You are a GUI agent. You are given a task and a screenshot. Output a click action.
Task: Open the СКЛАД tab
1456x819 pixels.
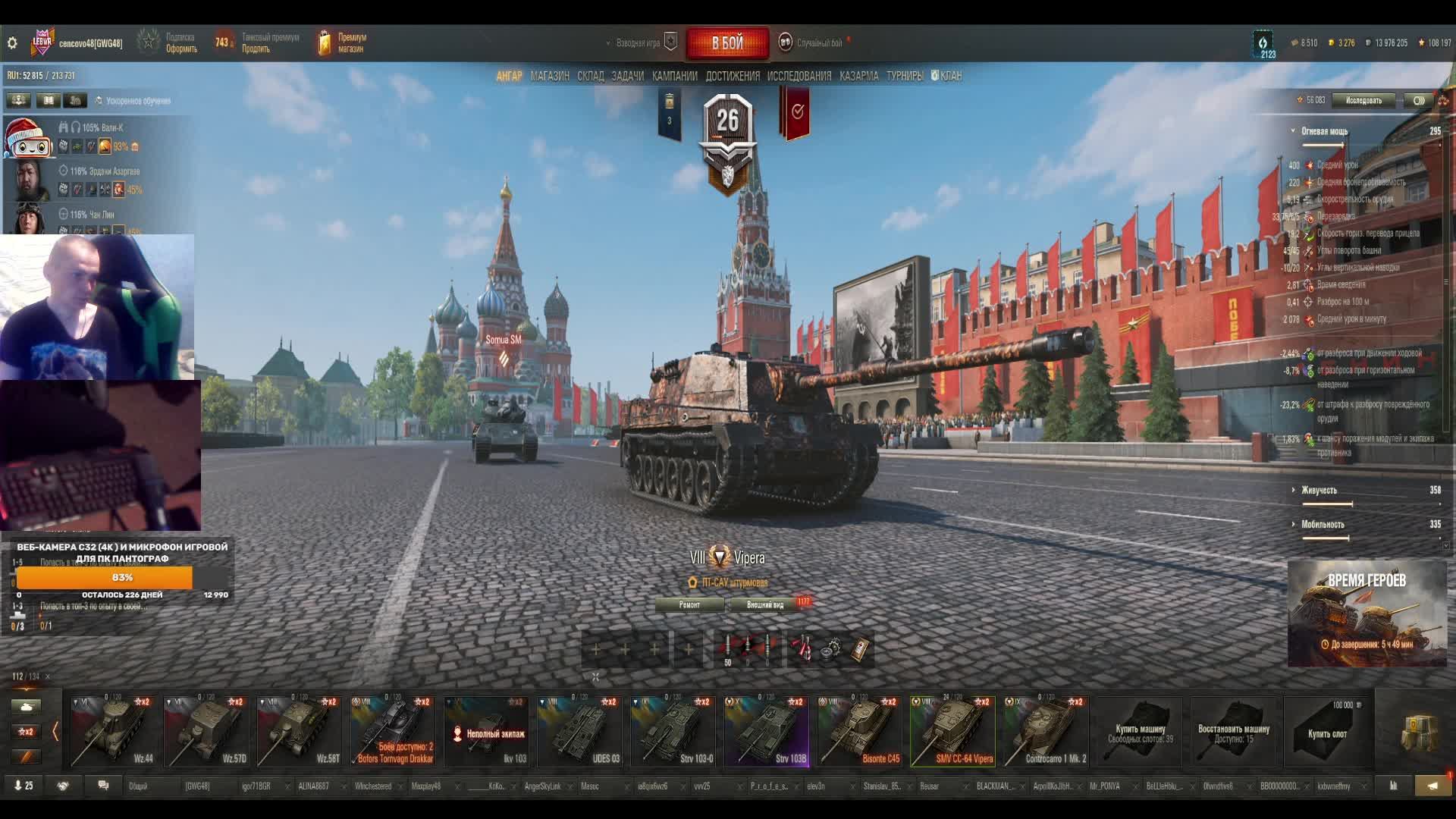590,76
